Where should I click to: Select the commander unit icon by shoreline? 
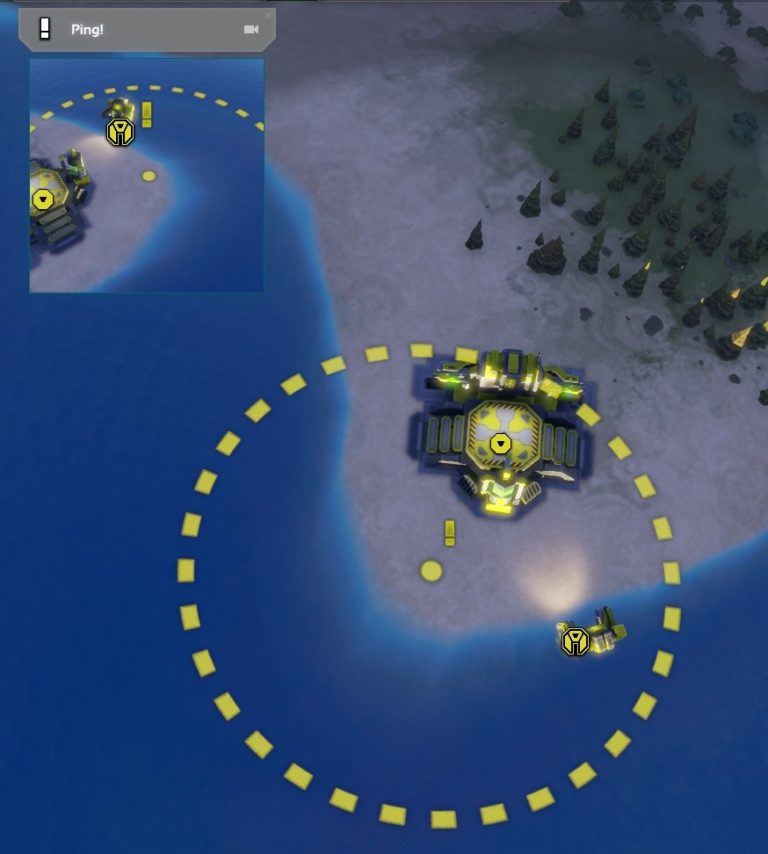tap(575, 641)
